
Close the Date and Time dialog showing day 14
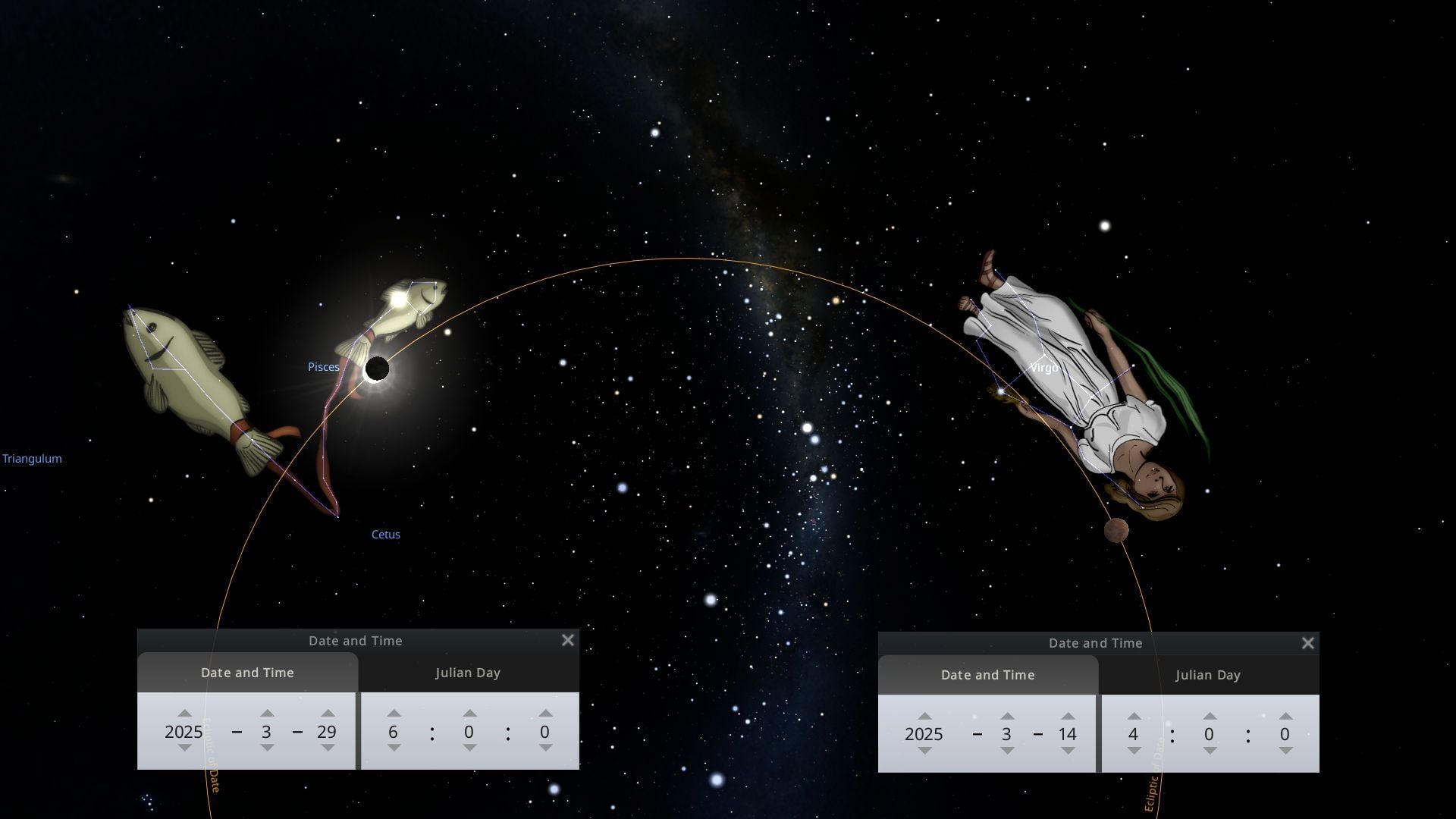[1307, 643]
